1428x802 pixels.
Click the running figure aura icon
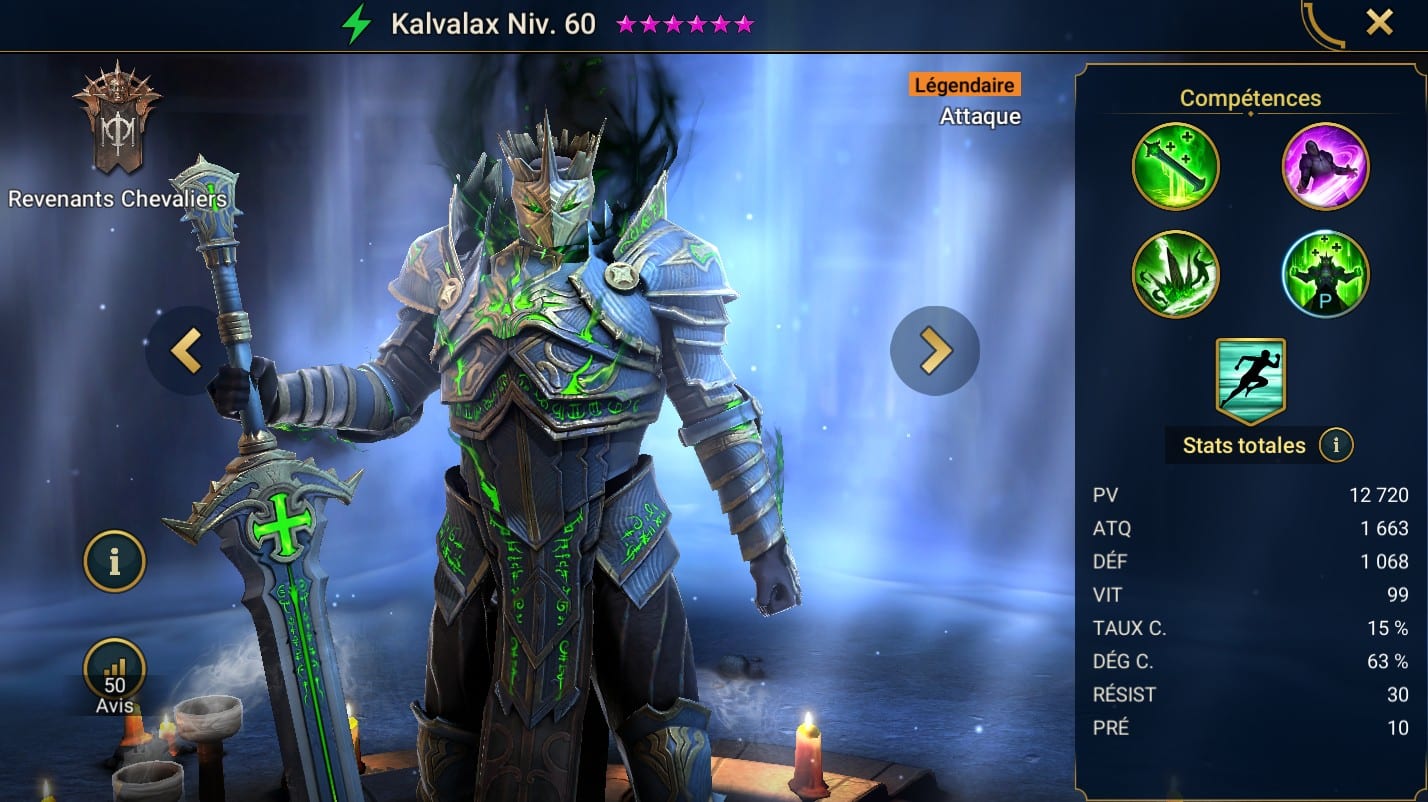[x=1250, y=380]
